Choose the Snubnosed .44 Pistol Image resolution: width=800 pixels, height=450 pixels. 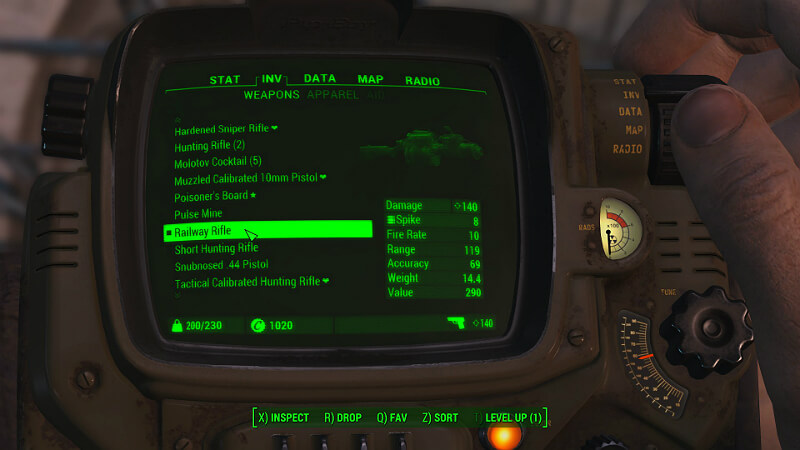click(x=221, y=265)
